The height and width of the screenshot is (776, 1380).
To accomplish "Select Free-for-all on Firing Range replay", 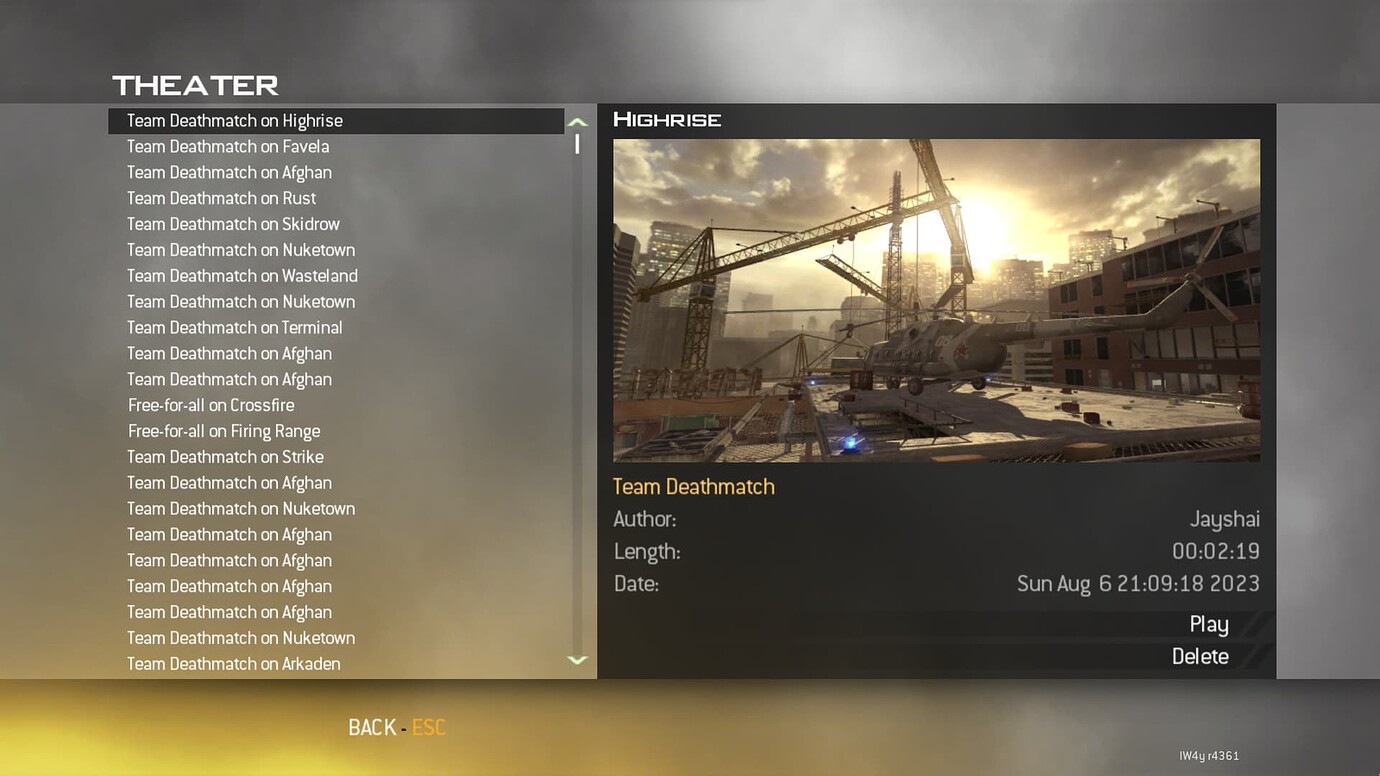I will click(223, 431).
